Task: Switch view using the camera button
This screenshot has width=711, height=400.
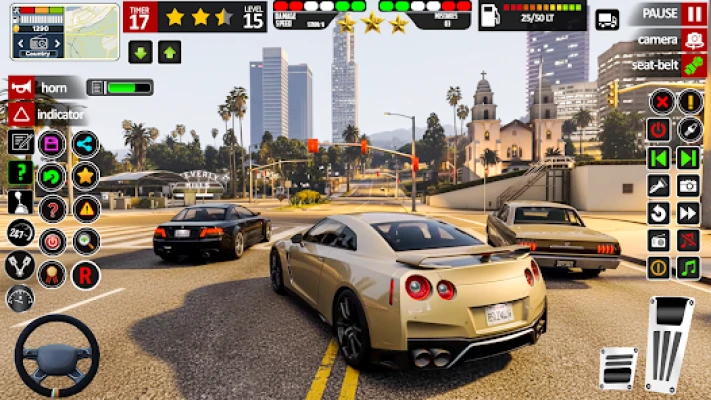Action: click(x=693, y=39)
